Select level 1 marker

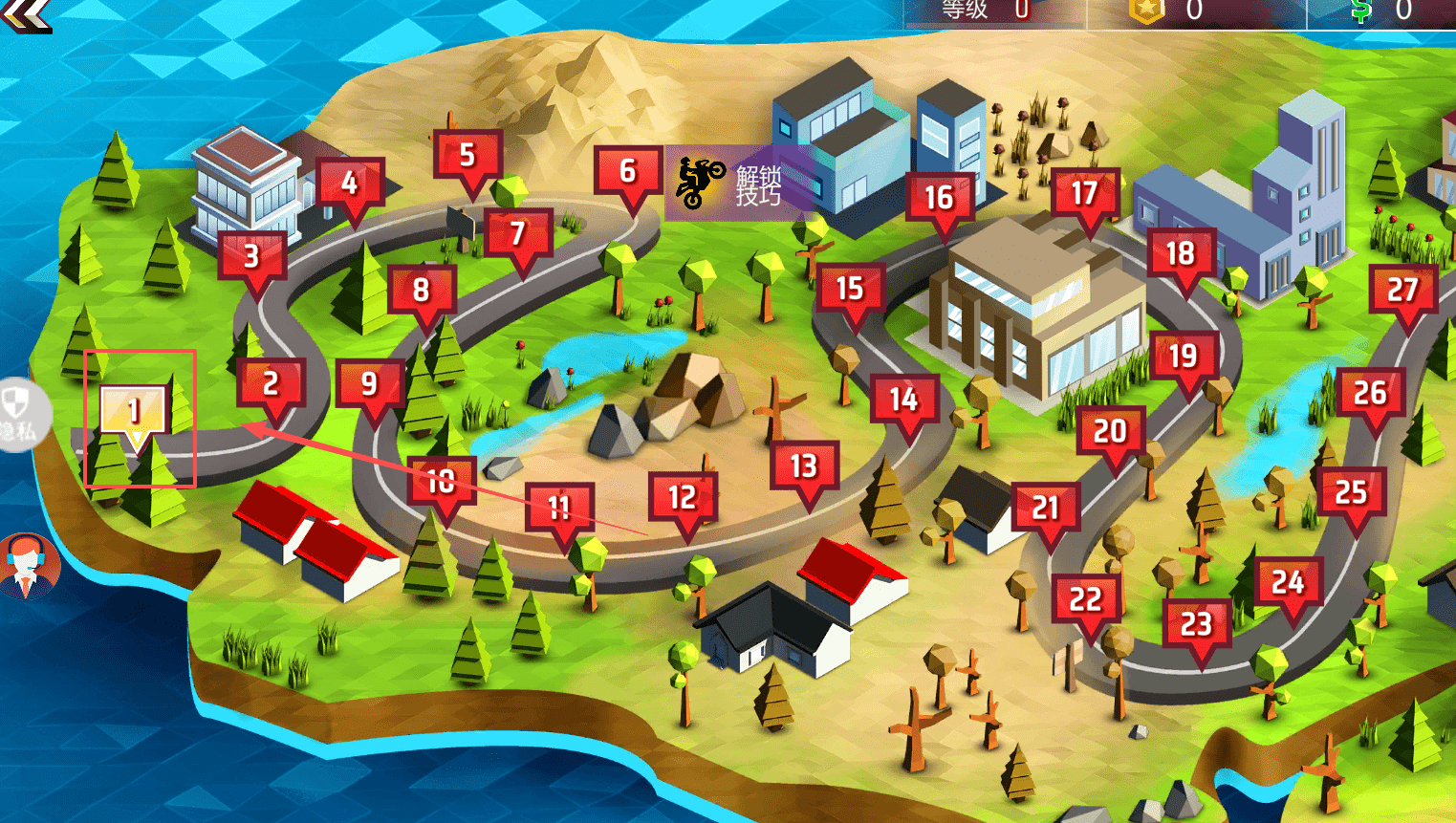pos(135,412)
